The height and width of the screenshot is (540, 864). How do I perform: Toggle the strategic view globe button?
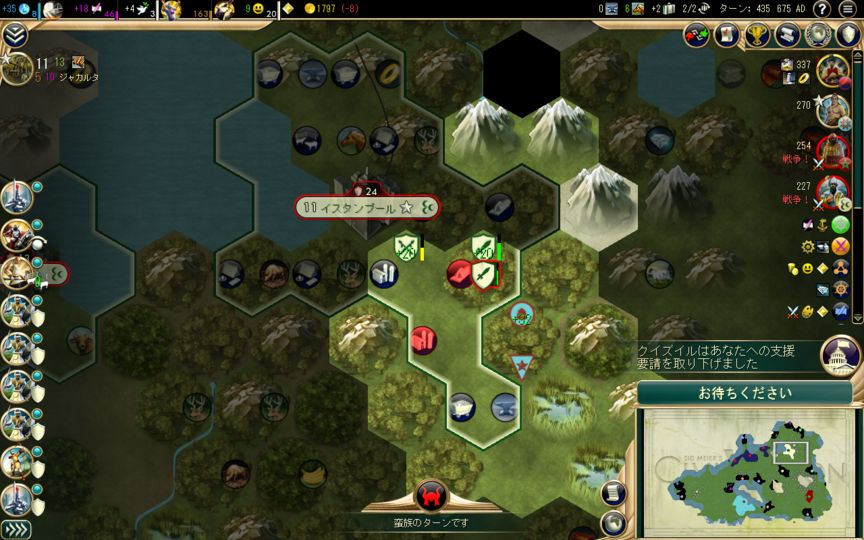(615, 523)
